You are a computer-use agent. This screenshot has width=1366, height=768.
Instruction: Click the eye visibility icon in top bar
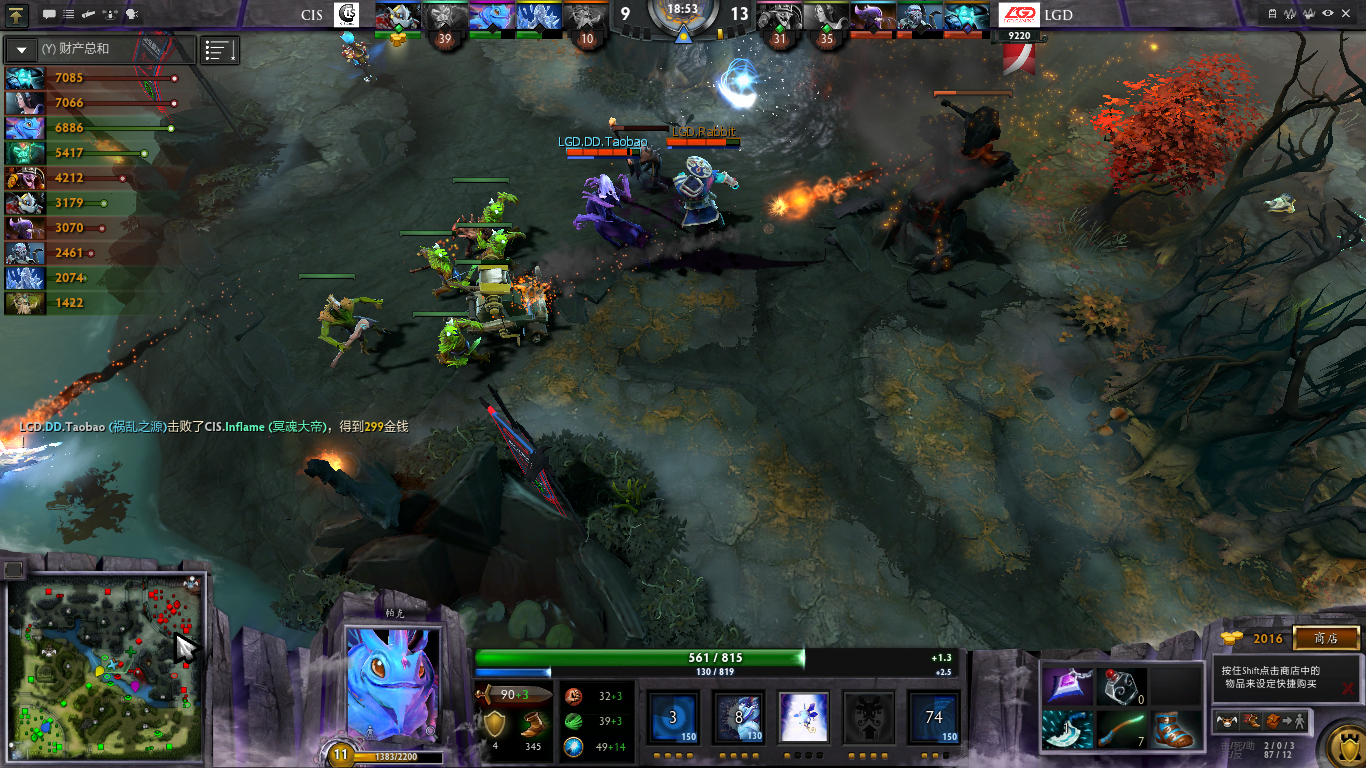[x=1327, y=14]
